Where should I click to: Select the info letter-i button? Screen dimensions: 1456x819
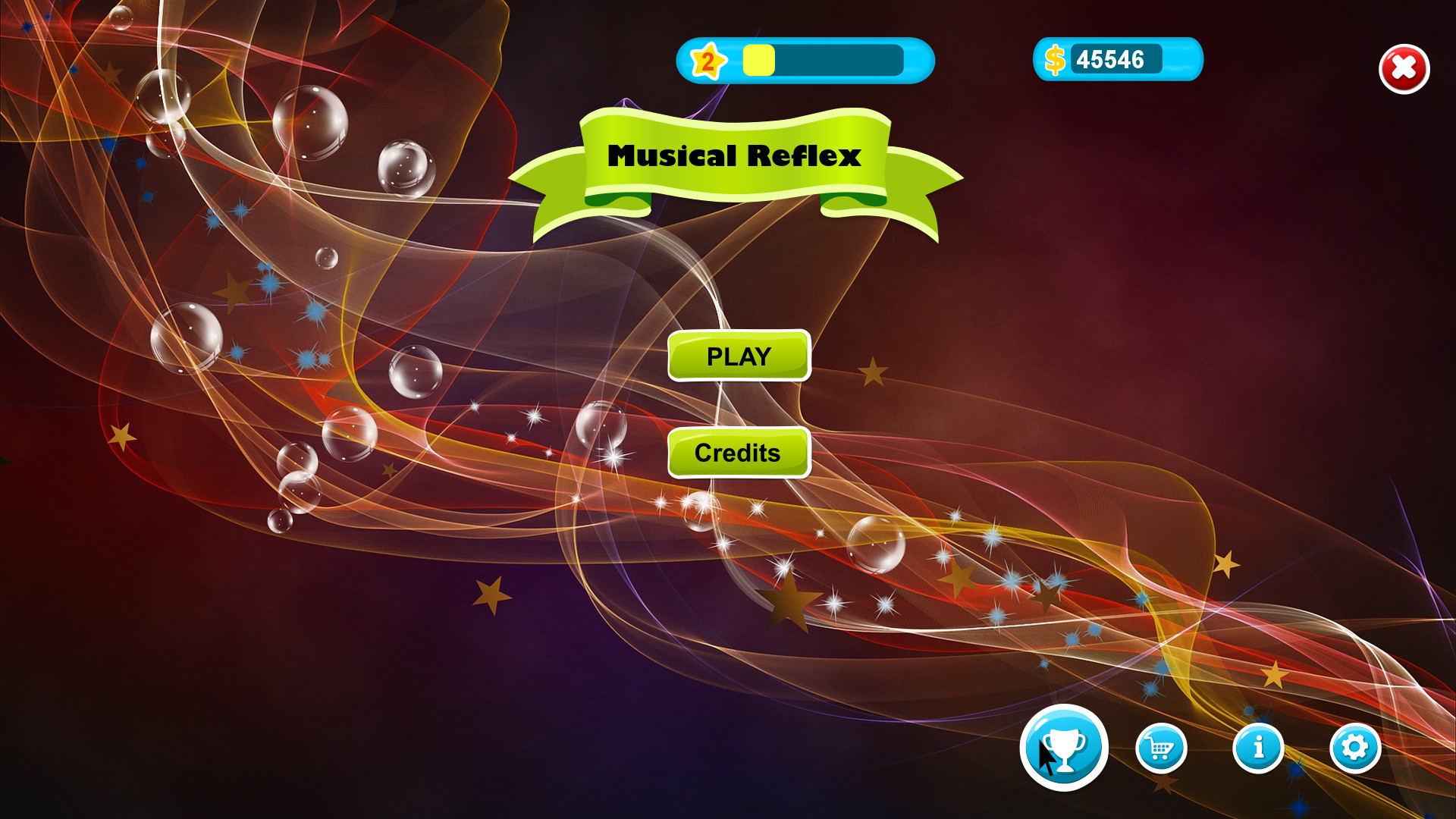[x=1257, y=747]
